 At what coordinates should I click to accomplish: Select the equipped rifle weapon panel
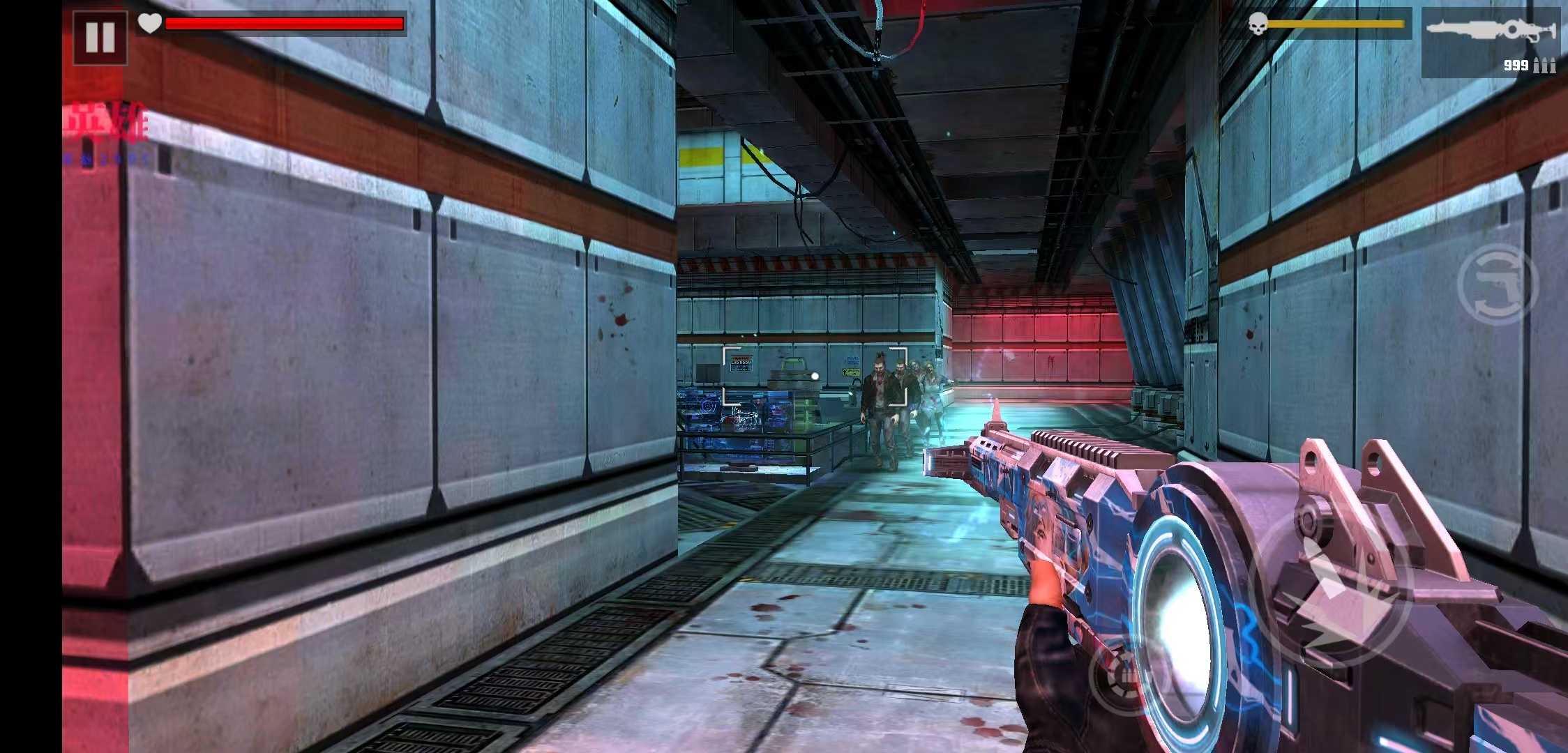pyautogui.click(x=1491, y=43)
